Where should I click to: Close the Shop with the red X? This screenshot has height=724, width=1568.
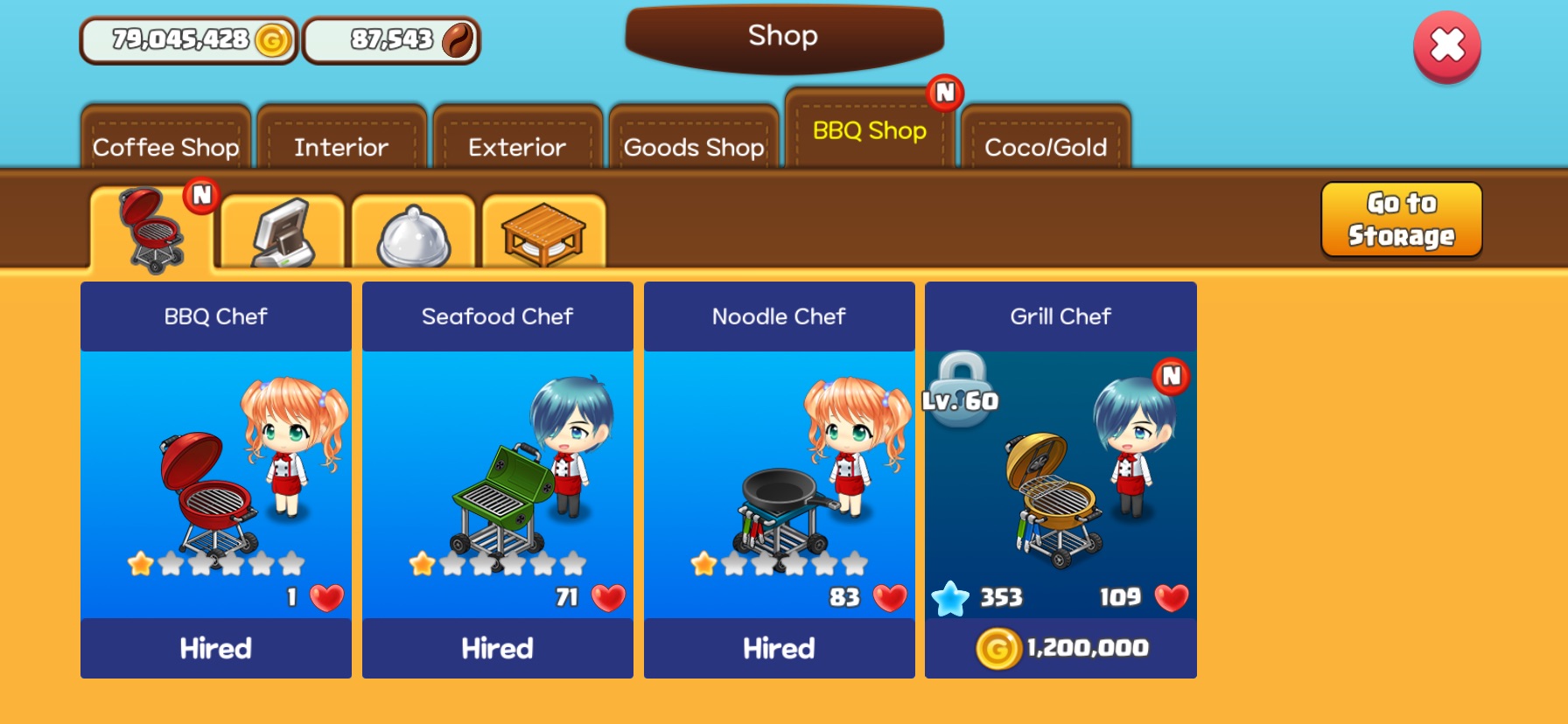[1446, 46]
